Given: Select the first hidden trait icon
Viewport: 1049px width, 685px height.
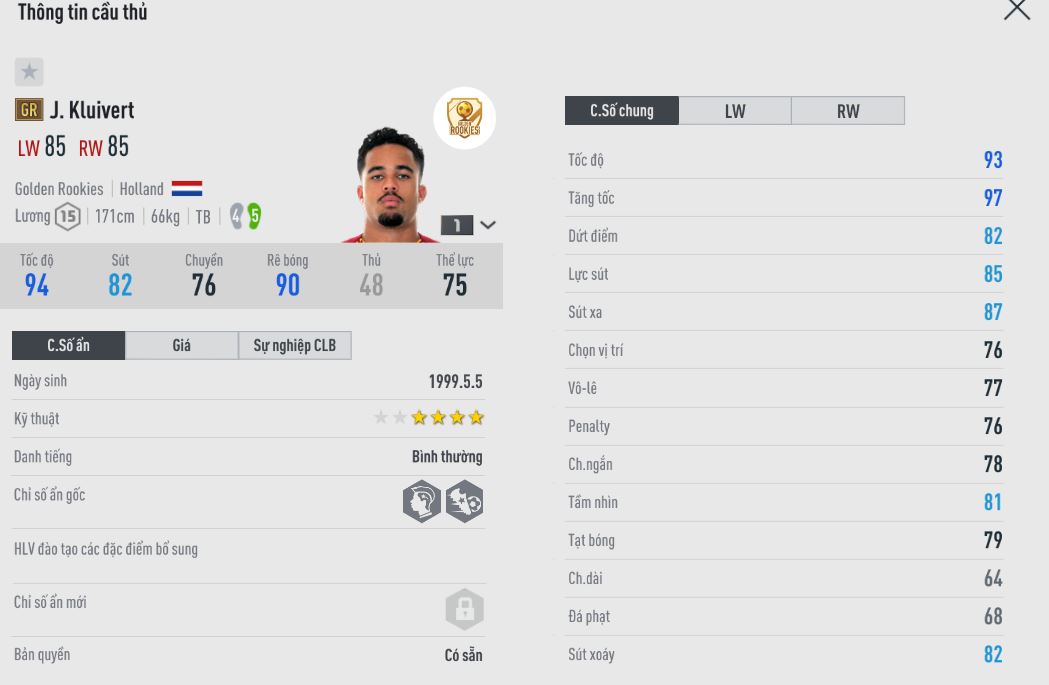Looking at the screenshot, I should coord(422,501).
